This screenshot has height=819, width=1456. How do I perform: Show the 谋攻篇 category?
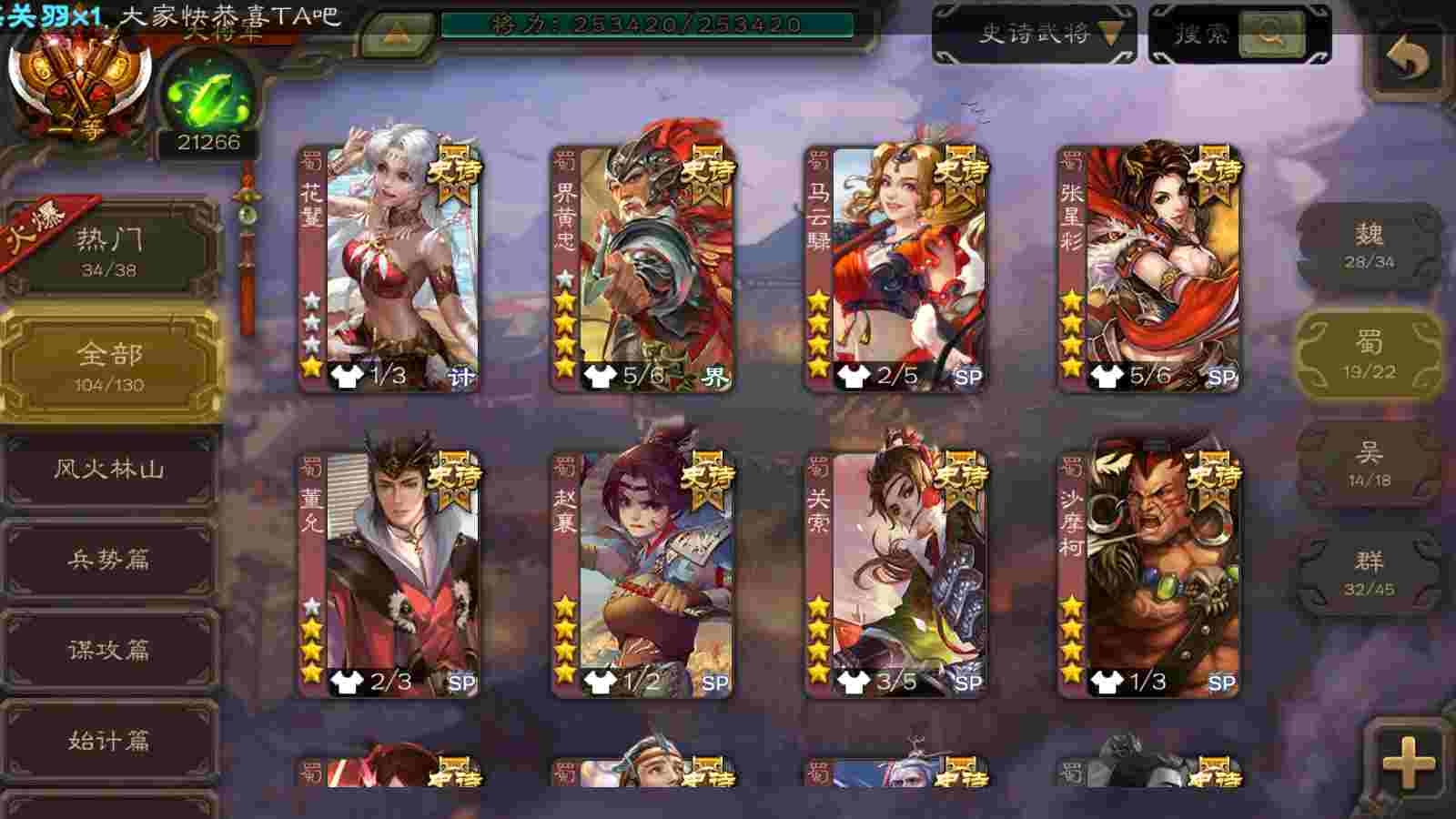click(109, 650)
